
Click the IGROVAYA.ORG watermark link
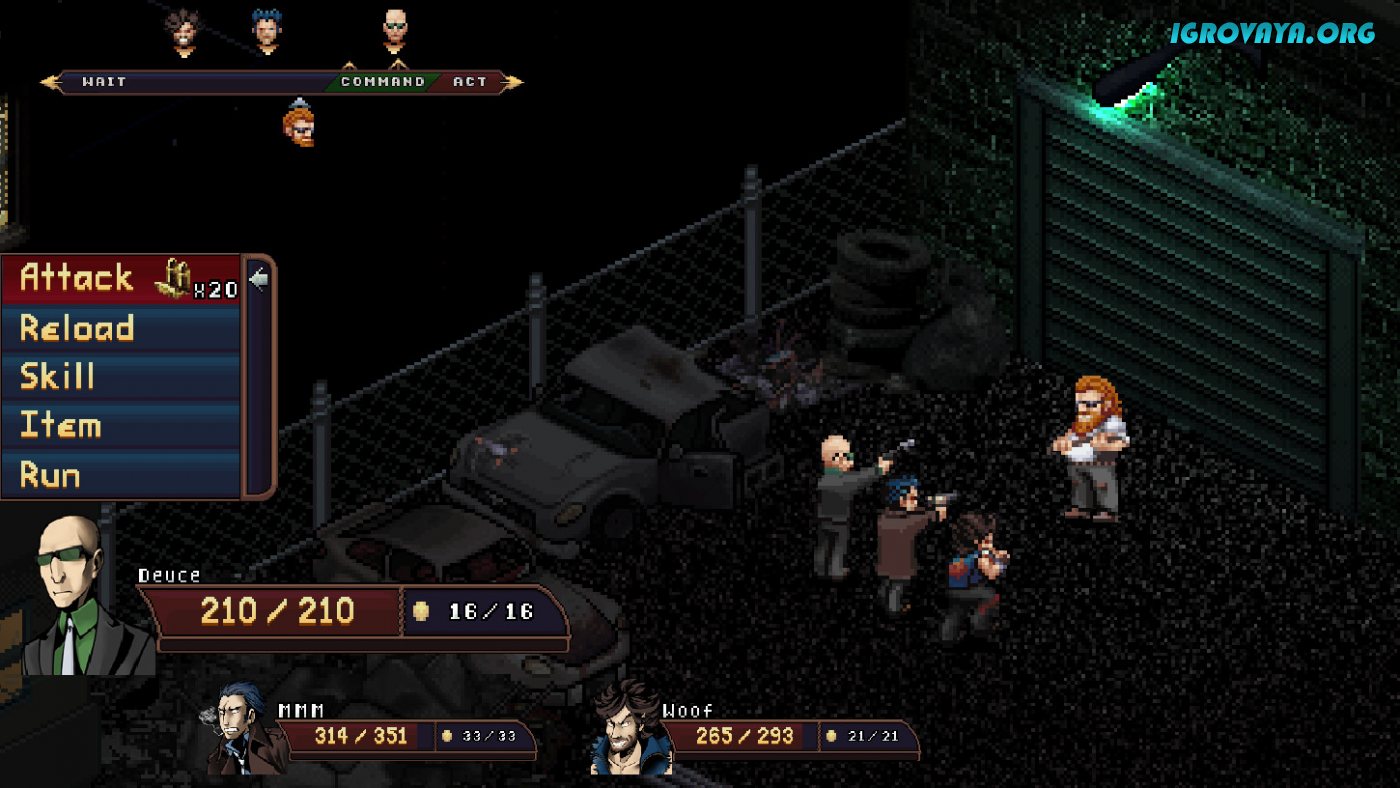click(1273, 33)
